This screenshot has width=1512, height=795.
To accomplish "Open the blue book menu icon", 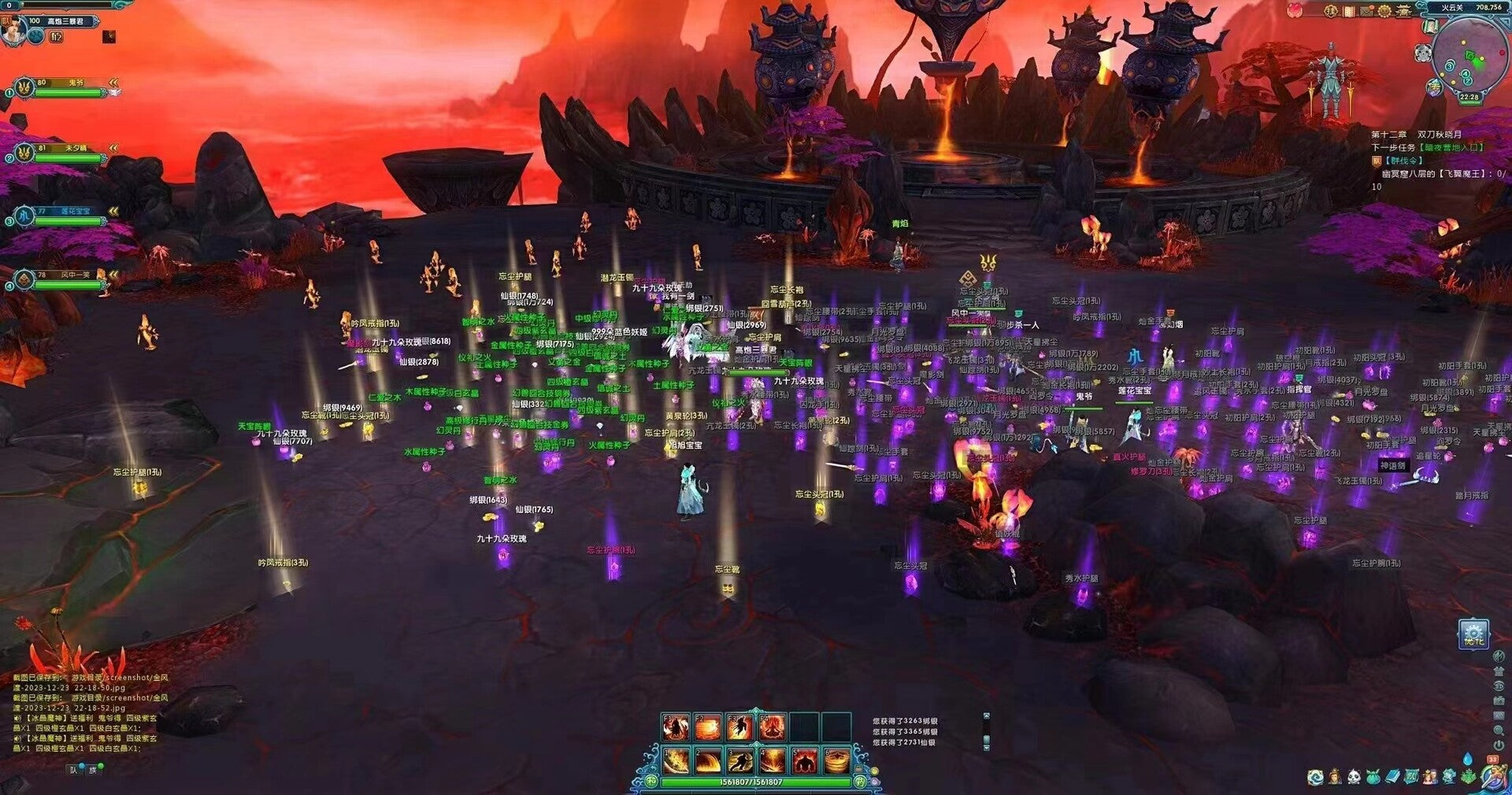I will pyautogui.click(x=1392, y=778).
